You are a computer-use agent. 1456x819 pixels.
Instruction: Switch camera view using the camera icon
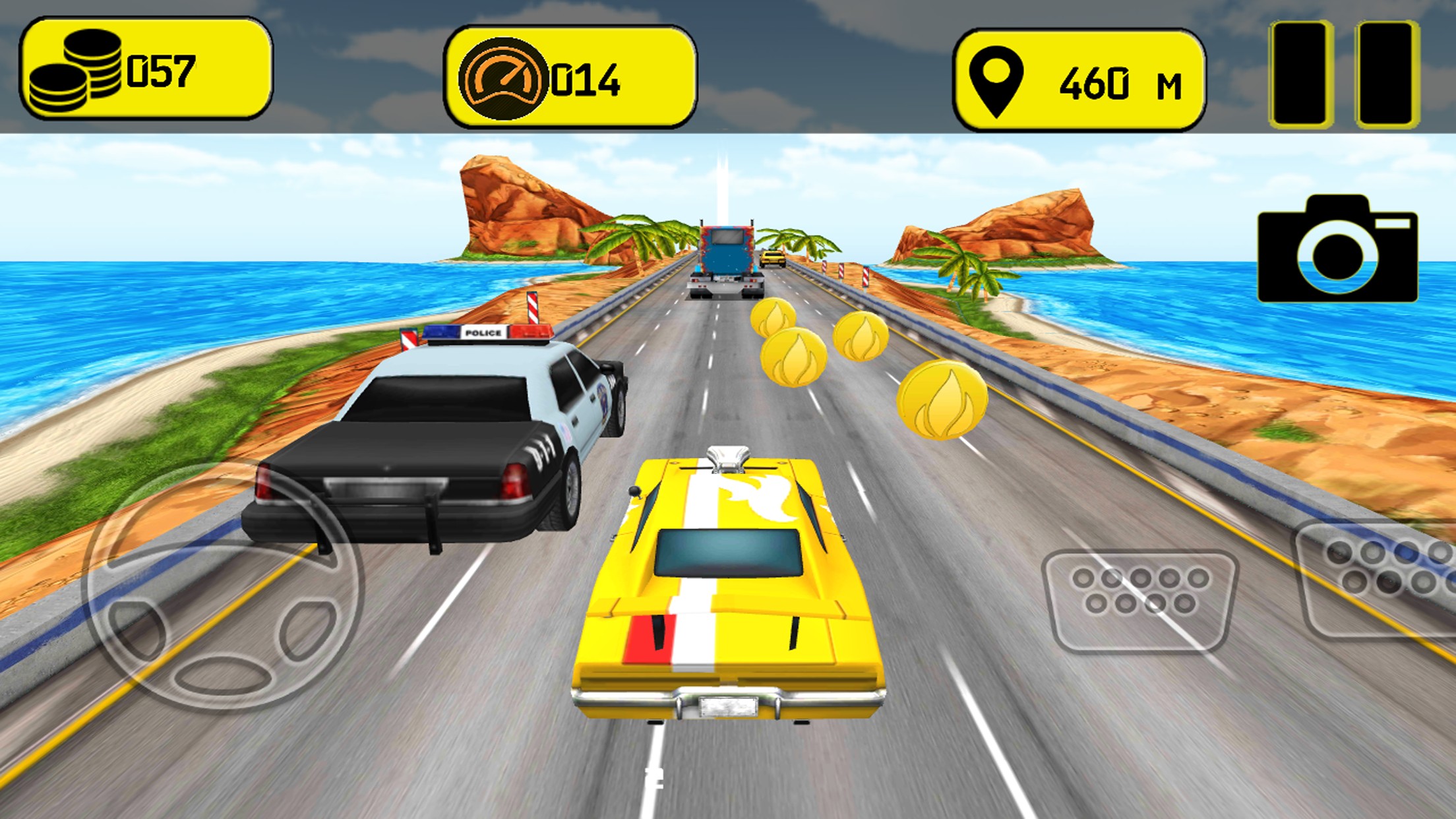[1337, 249]
